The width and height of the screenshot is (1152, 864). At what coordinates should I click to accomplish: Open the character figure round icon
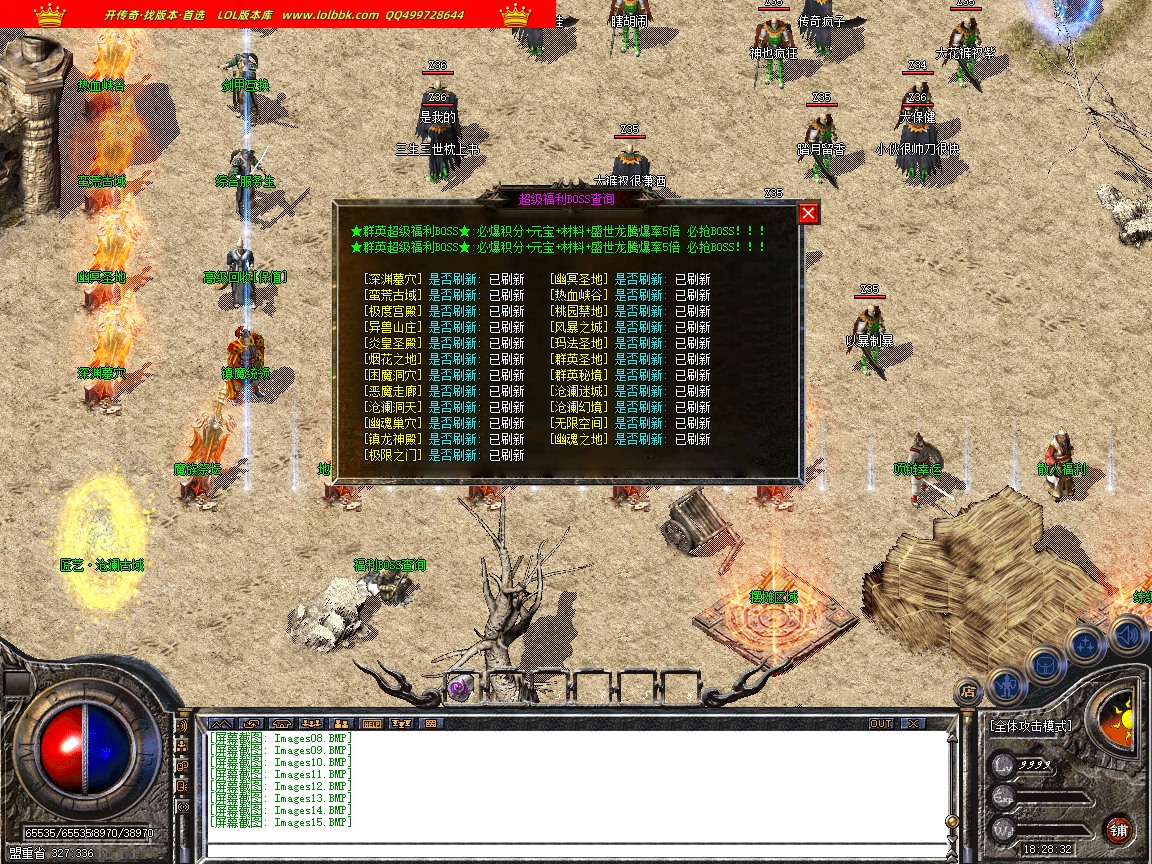click(1006, 685)
